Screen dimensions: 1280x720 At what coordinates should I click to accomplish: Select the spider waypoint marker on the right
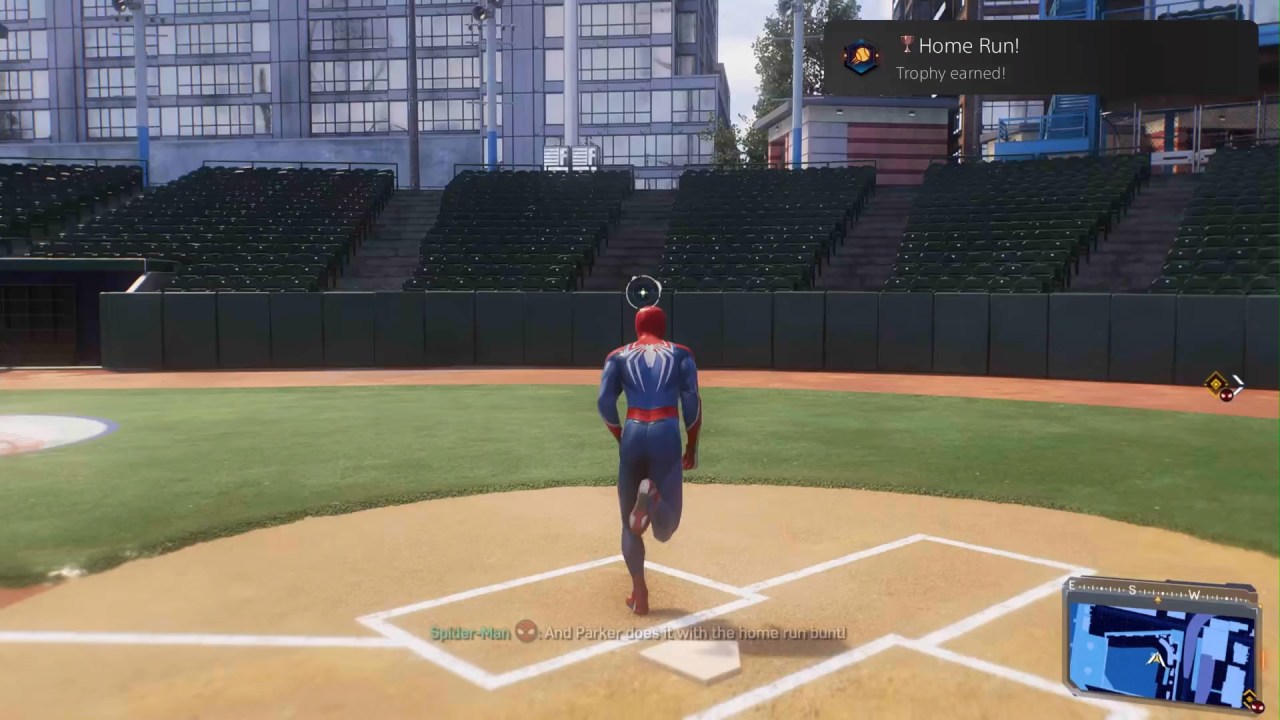click(x=1215, y=384)
